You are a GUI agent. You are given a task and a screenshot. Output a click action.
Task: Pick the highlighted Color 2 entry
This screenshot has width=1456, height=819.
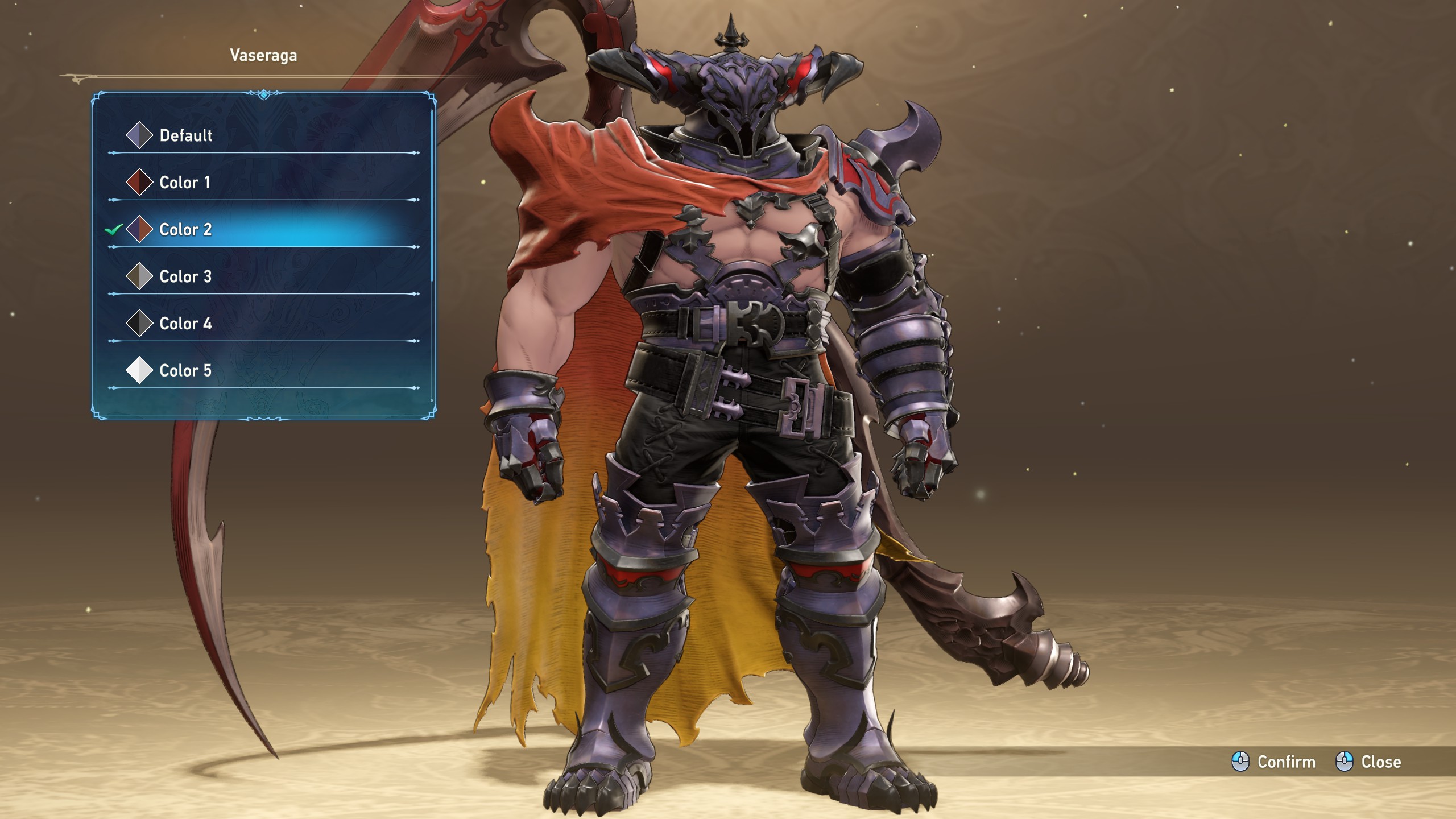click(185, 230)
